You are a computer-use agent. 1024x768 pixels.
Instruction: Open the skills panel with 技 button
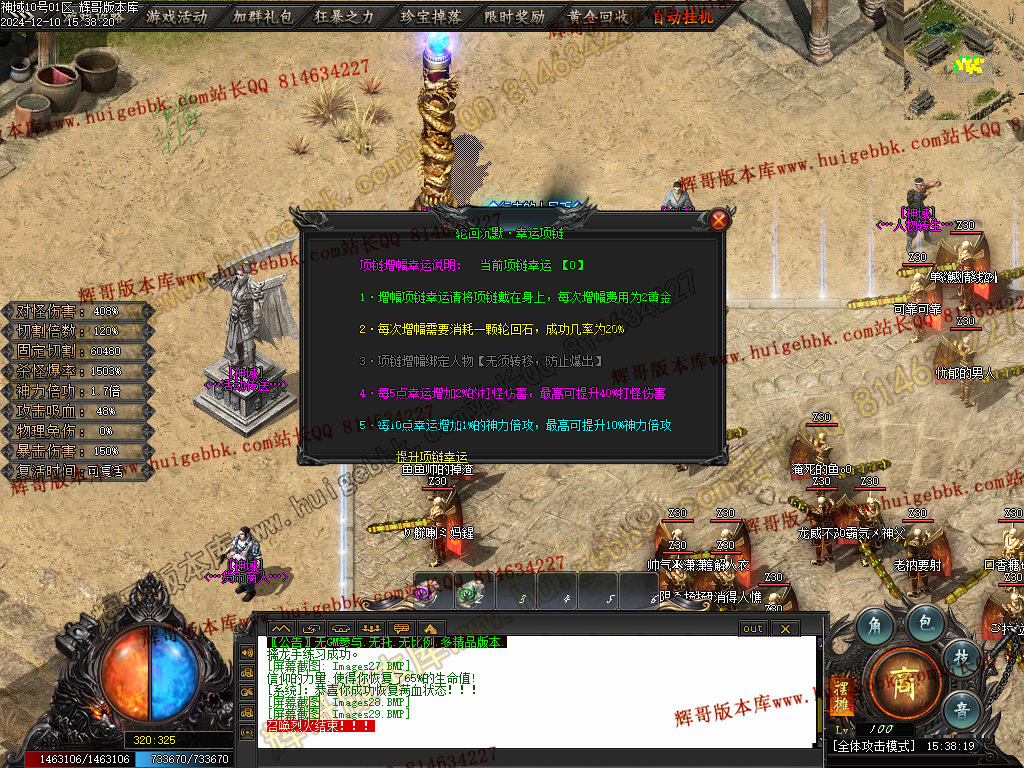pos(961,657)
